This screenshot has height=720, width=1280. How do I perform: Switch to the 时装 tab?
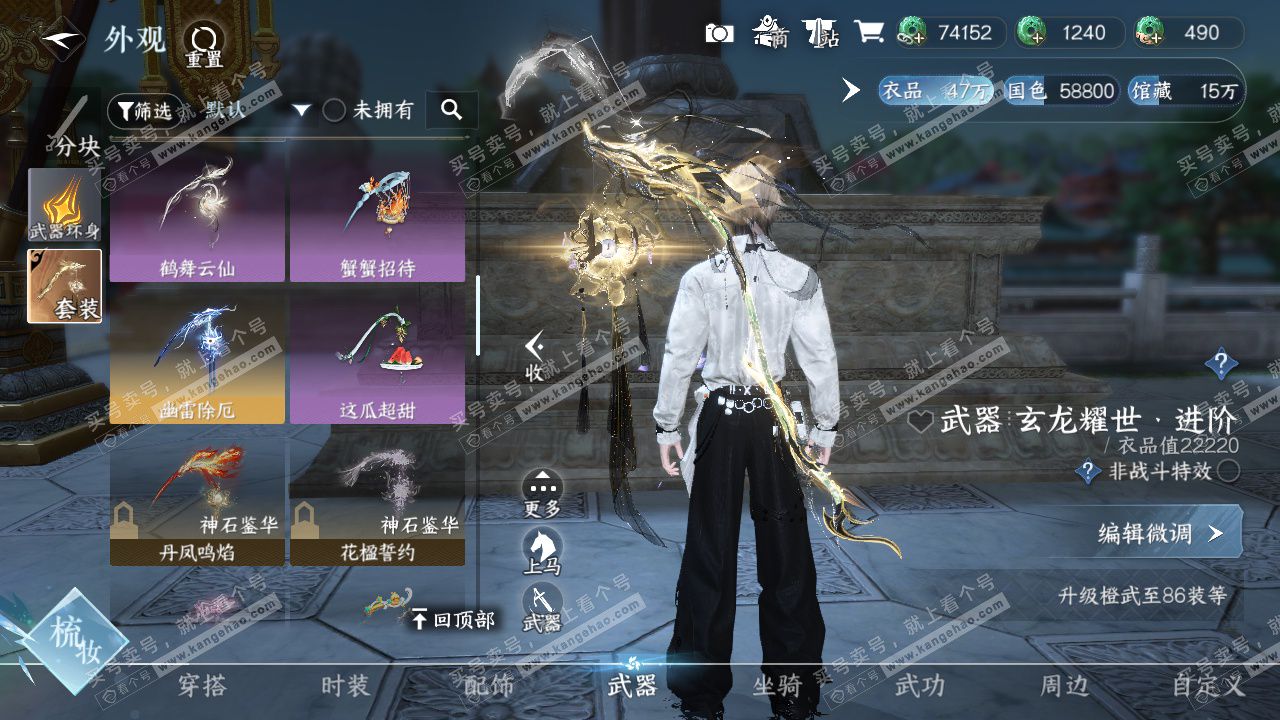(345, 686)
